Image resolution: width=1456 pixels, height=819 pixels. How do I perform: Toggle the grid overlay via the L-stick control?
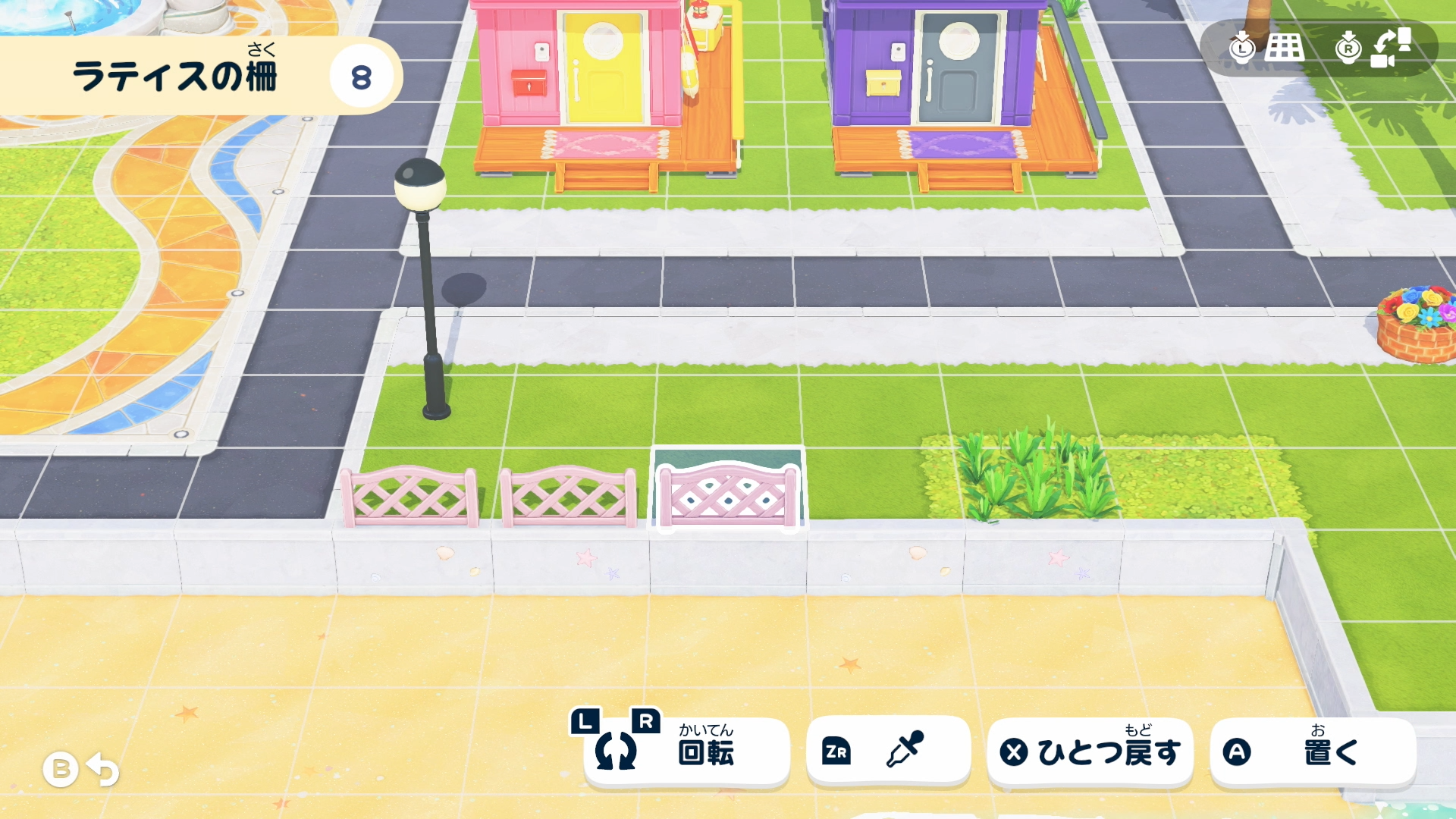[1241, 49]
